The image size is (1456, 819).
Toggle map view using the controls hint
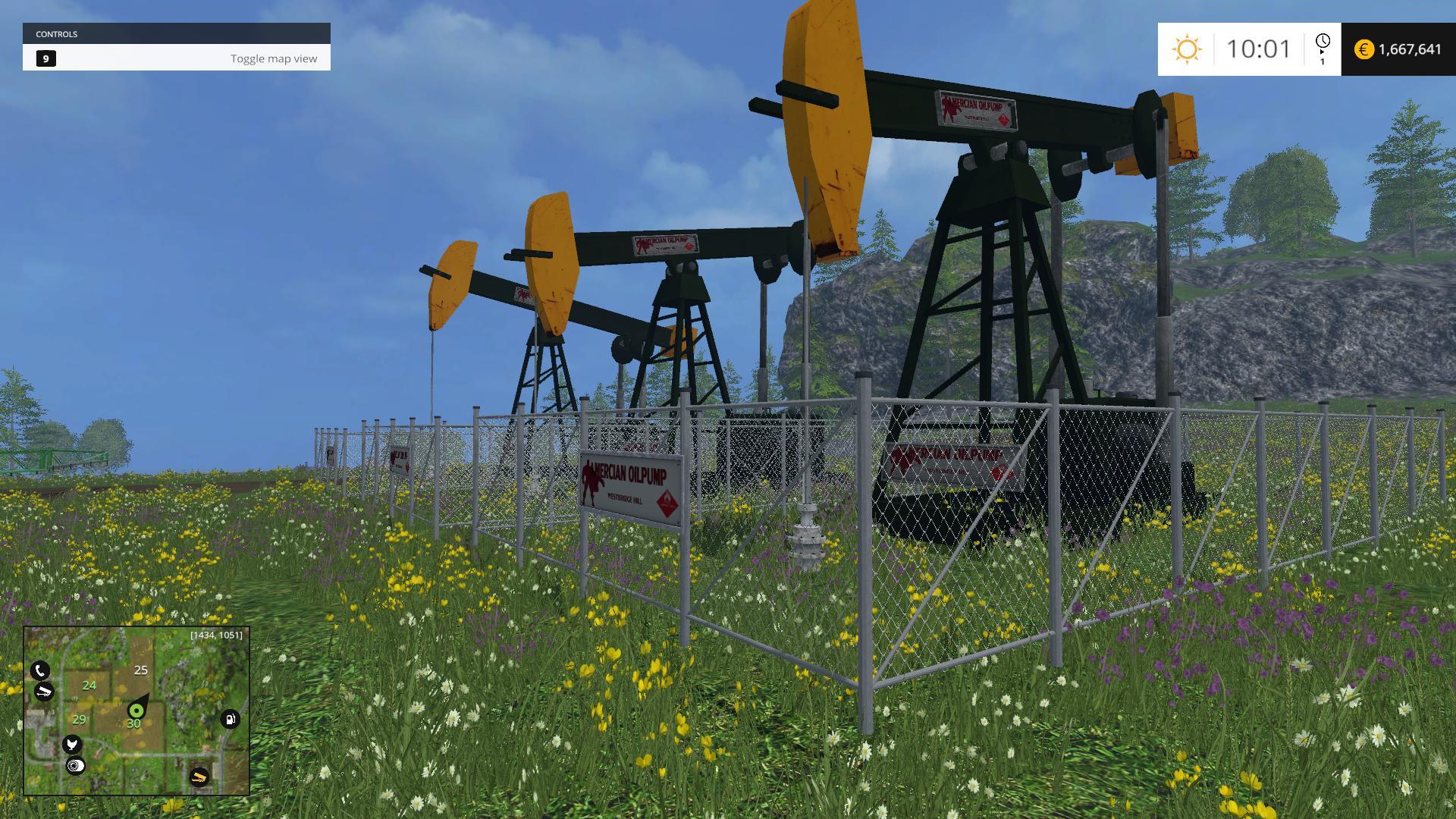(x=274, y=58)
